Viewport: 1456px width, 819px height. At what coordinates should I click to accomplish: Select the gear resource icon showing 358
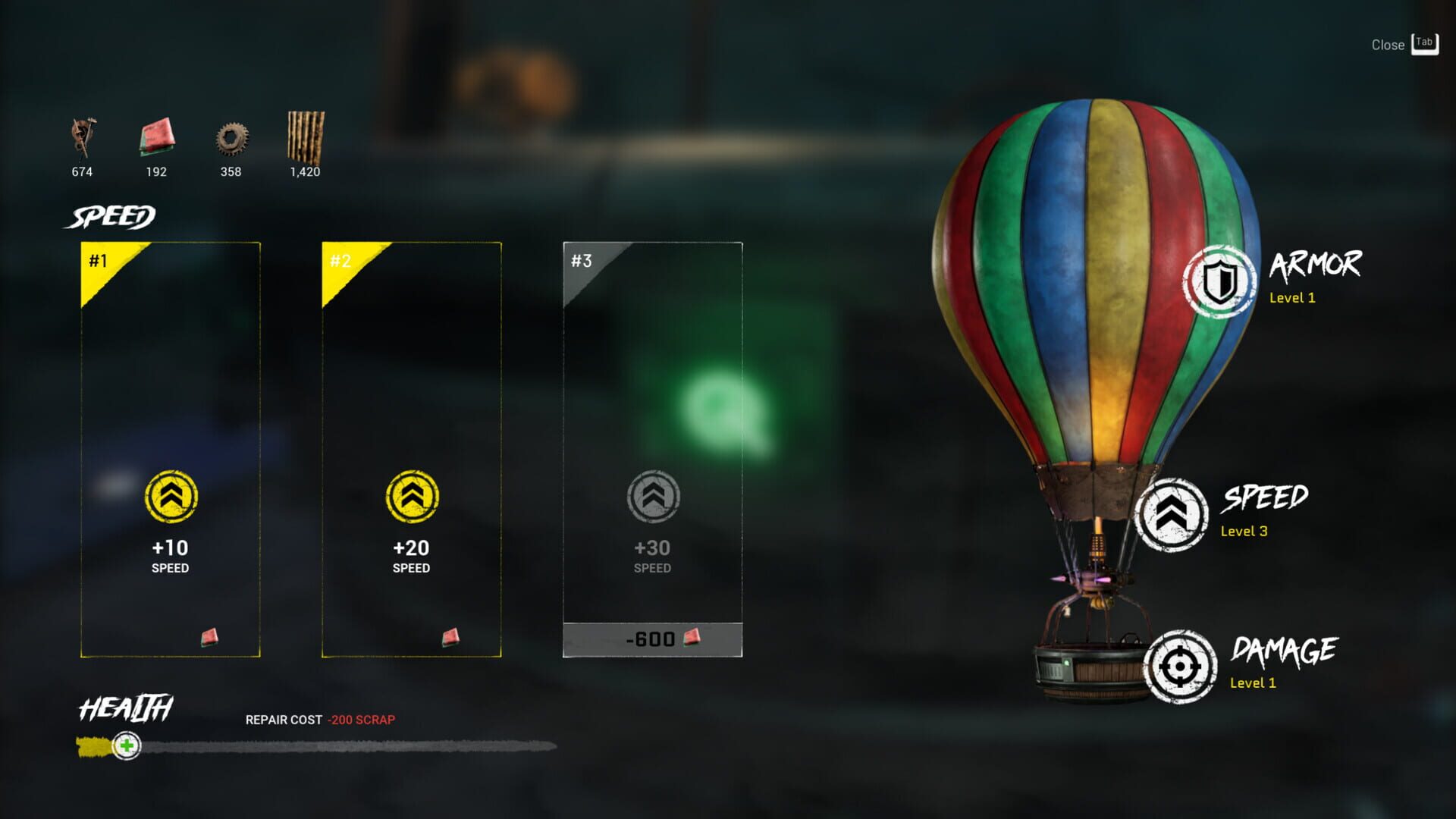click(x=230, y=140)
